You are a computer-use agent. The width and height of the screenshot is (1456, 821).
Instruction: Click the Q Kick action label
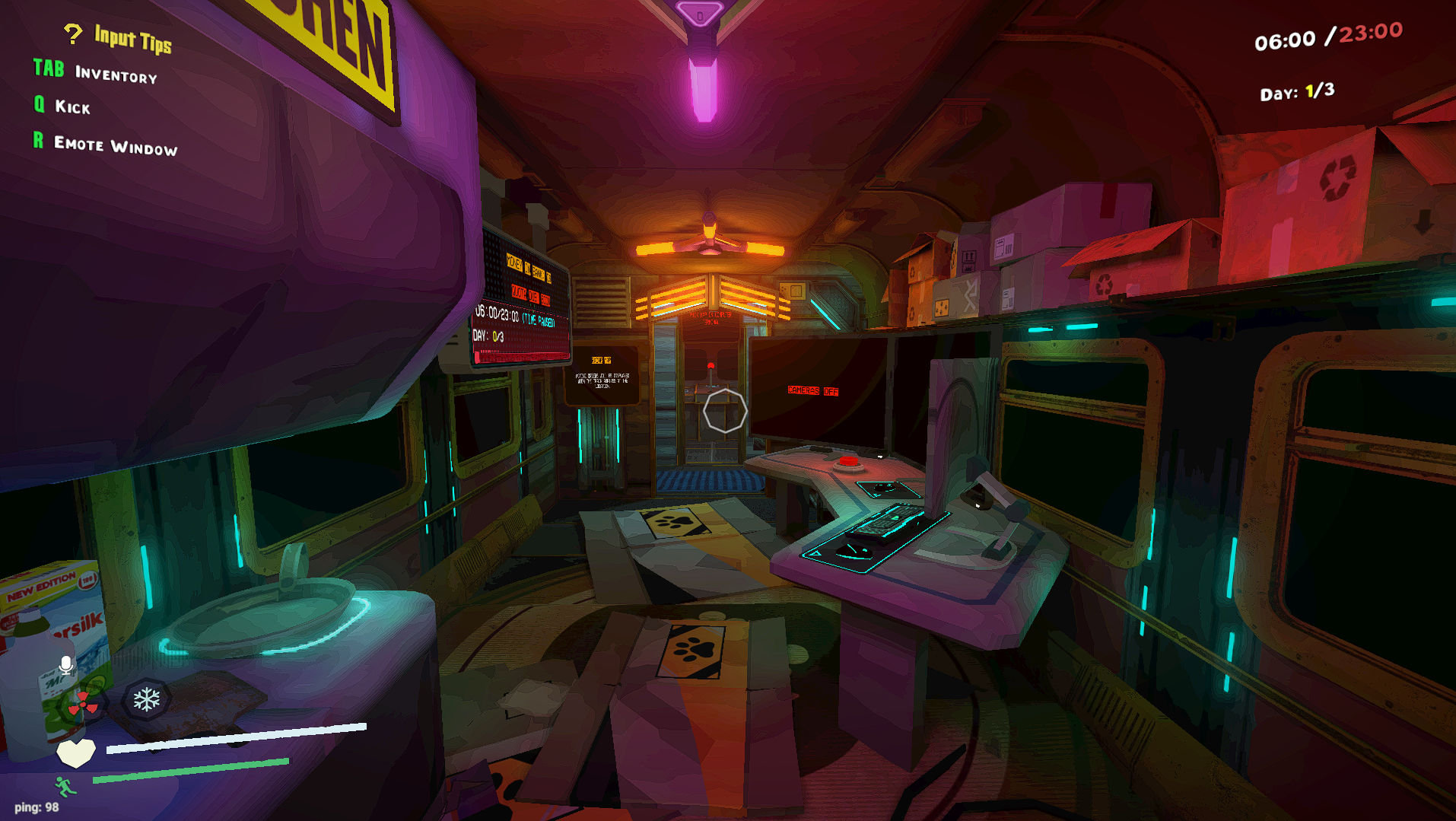click(x=61, y=107)
